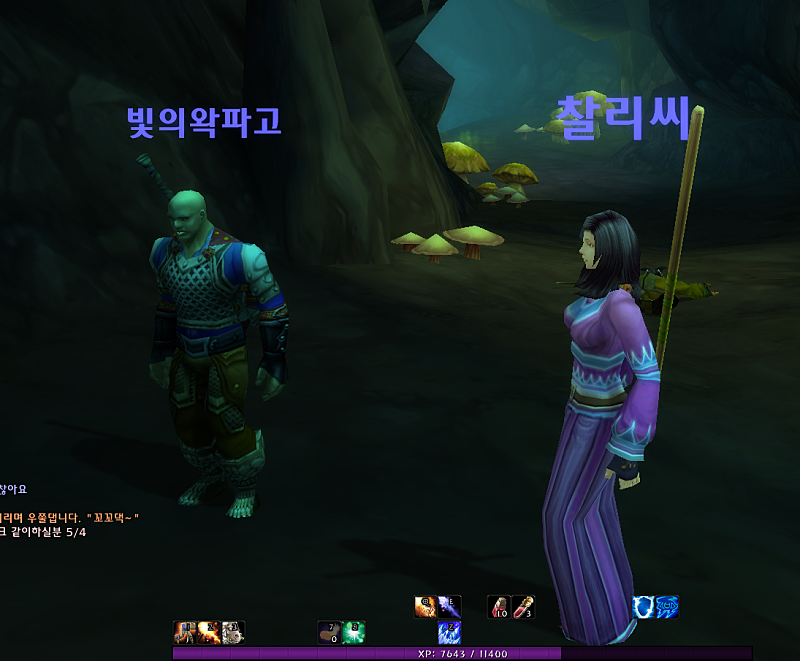Activate the fireball spell bound to Q

pyautogui.click(x=425, y=607)
